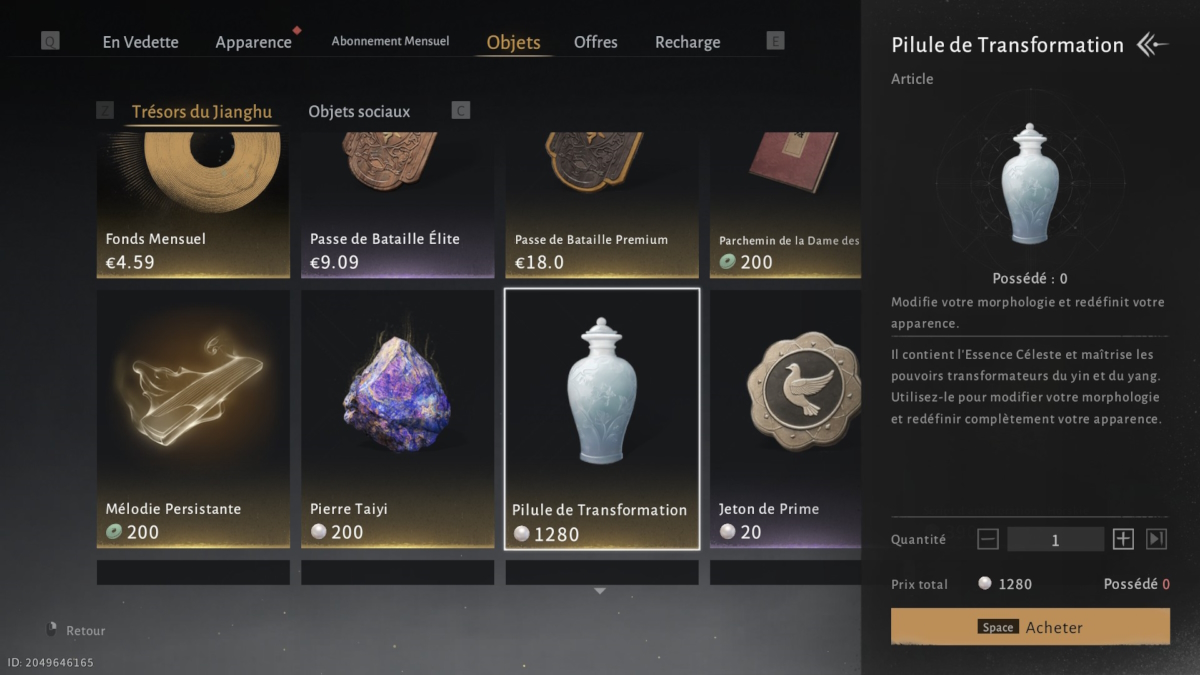Buy the item with Acheter
Screen dimensions: 1200x675
click(x=1030, y=627)
